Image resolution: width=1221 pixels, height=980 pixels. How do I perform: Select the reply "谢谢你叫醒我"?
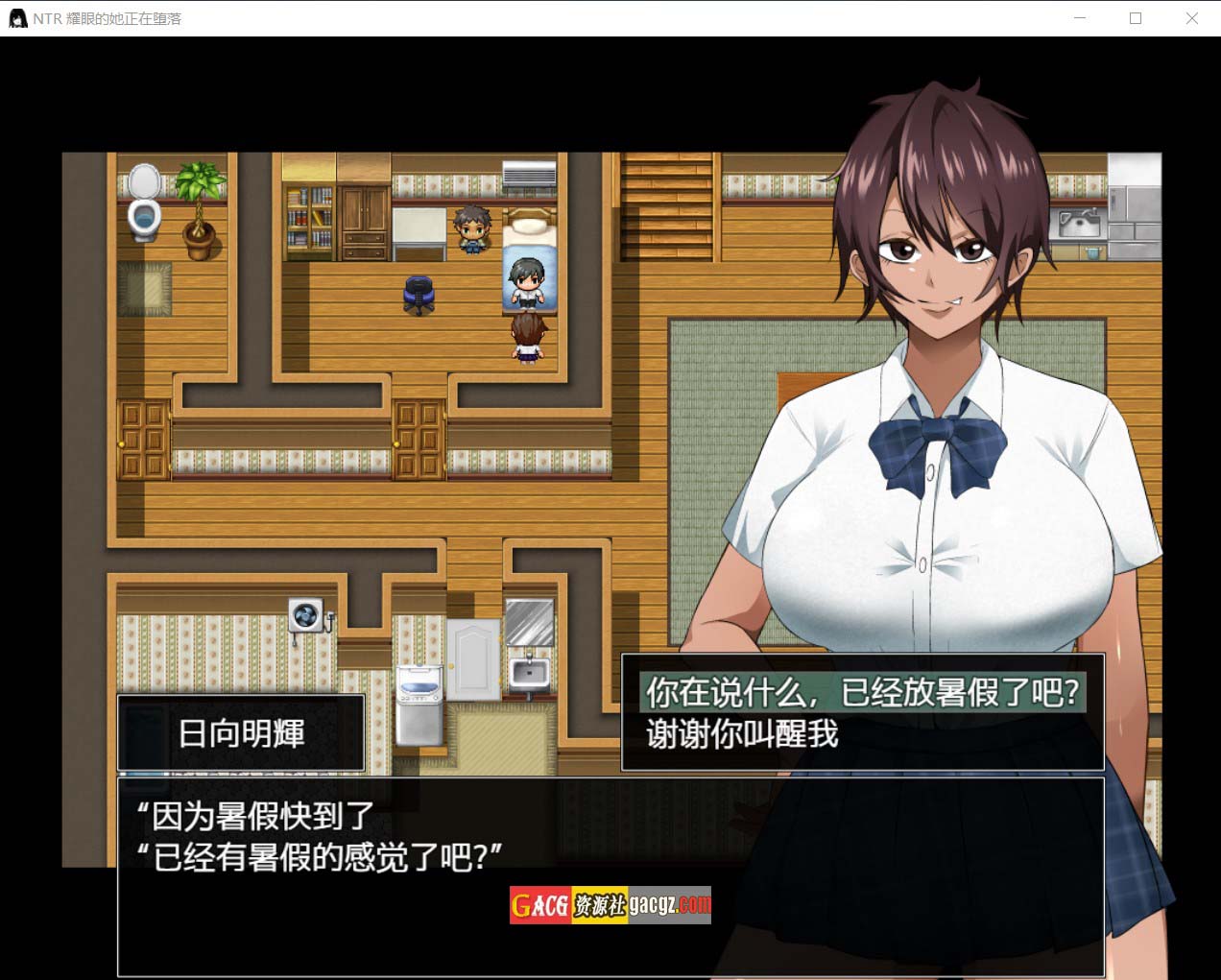tap(742, 734)
